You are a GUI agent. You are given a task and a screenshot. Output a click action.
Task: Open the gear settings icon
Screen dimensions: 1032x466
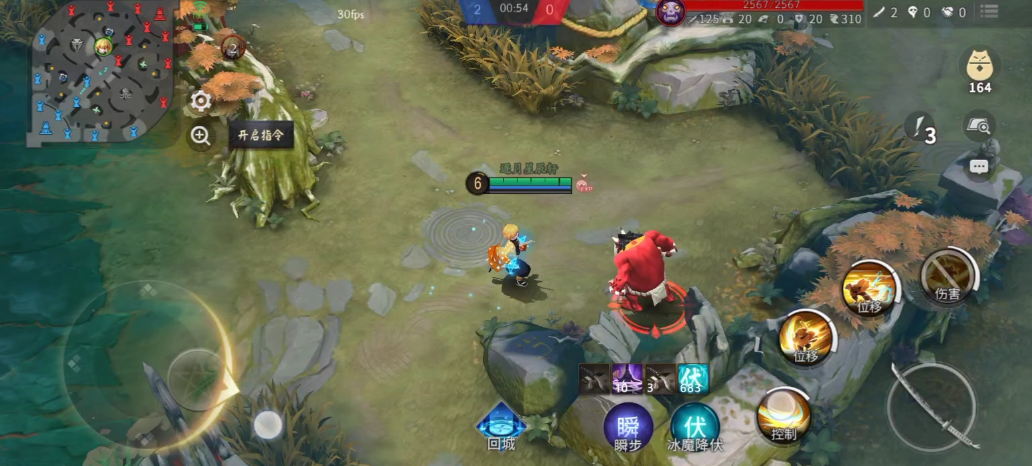(x=201, y=100)
